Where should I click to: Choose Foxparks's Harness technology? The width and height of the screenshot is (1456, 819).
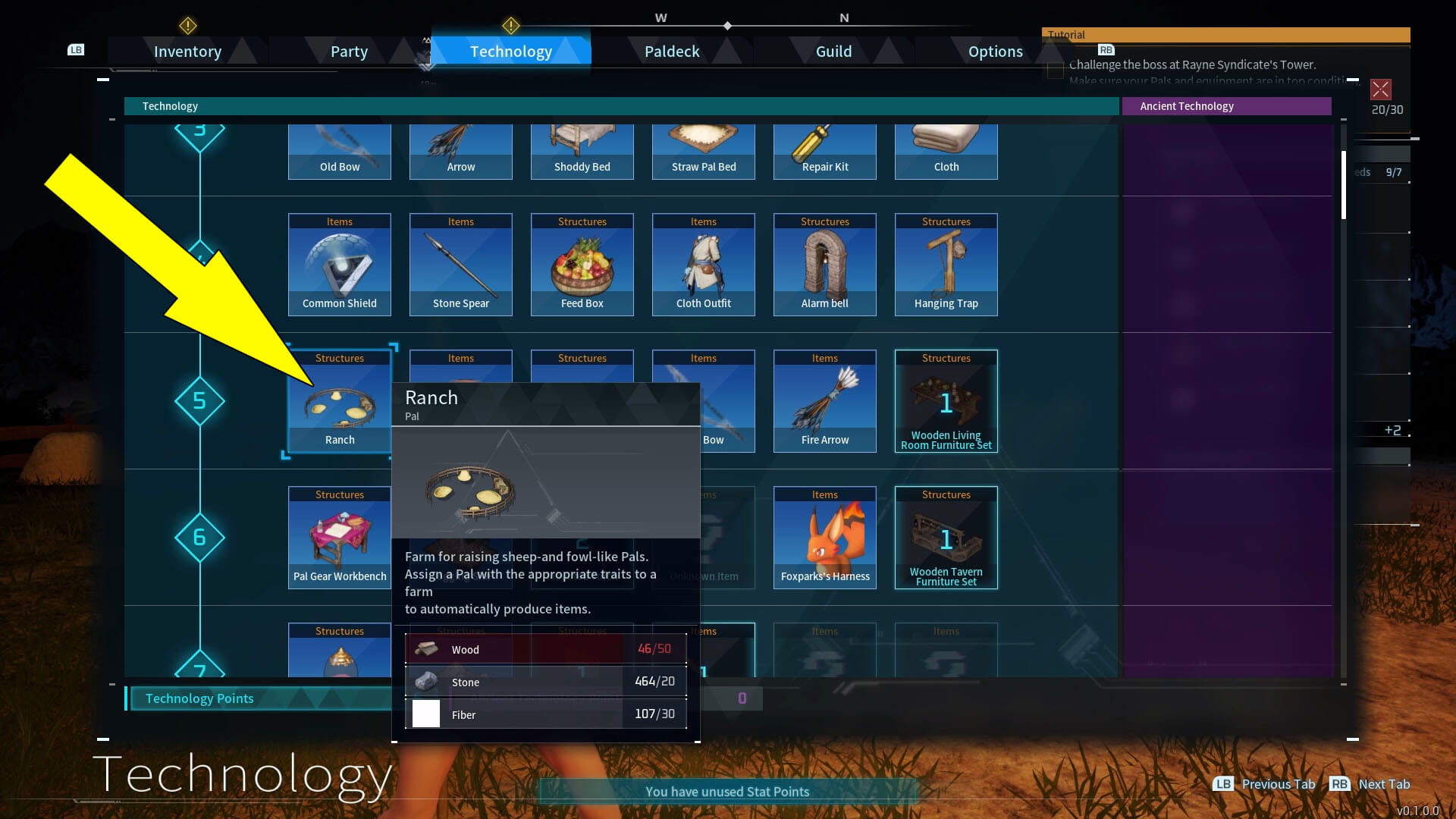tap(824, 538)
